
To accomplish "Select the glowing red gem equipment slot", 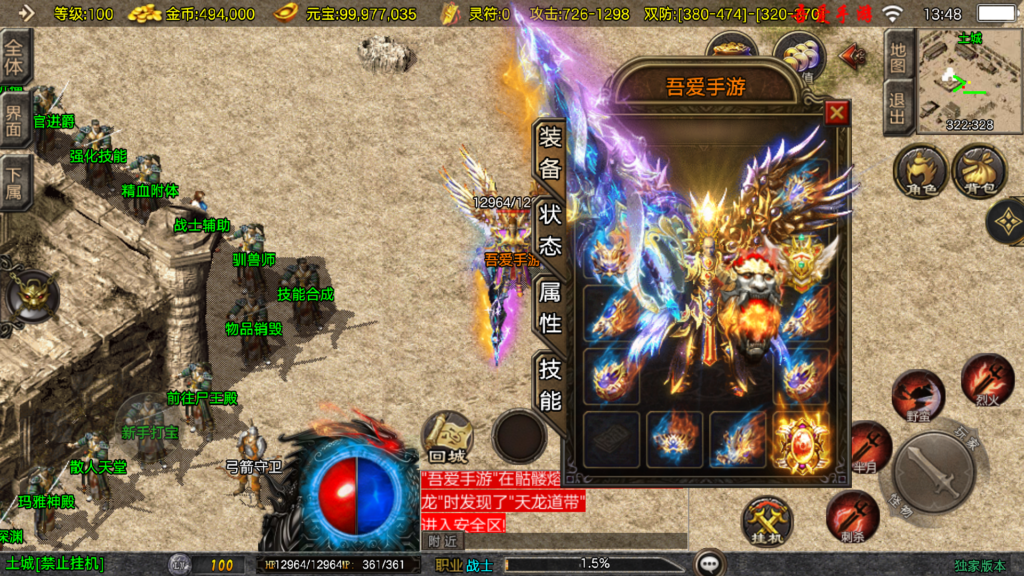I will pyautogui.click(x=800, y=440).
